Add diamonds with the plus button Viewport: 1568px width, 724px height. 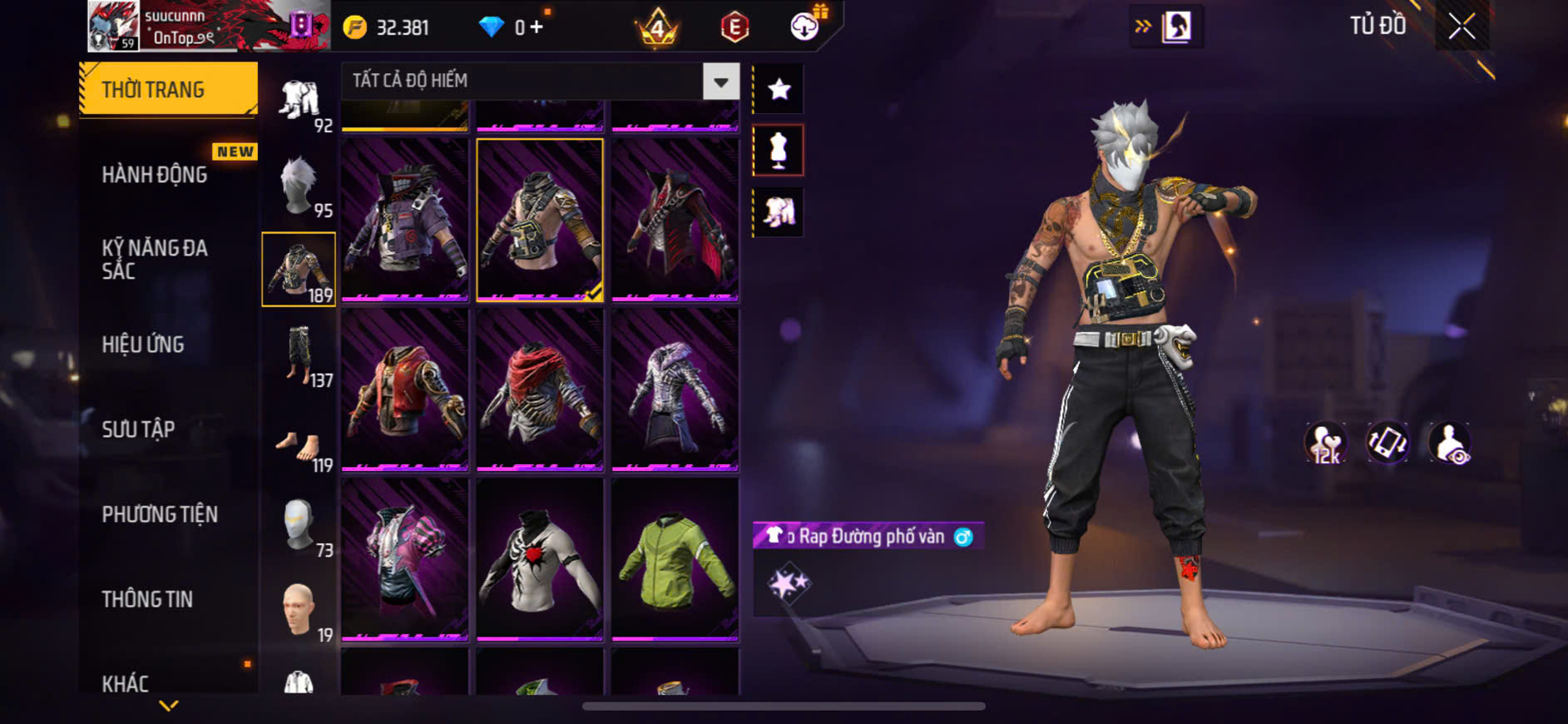tap(537, 27)
